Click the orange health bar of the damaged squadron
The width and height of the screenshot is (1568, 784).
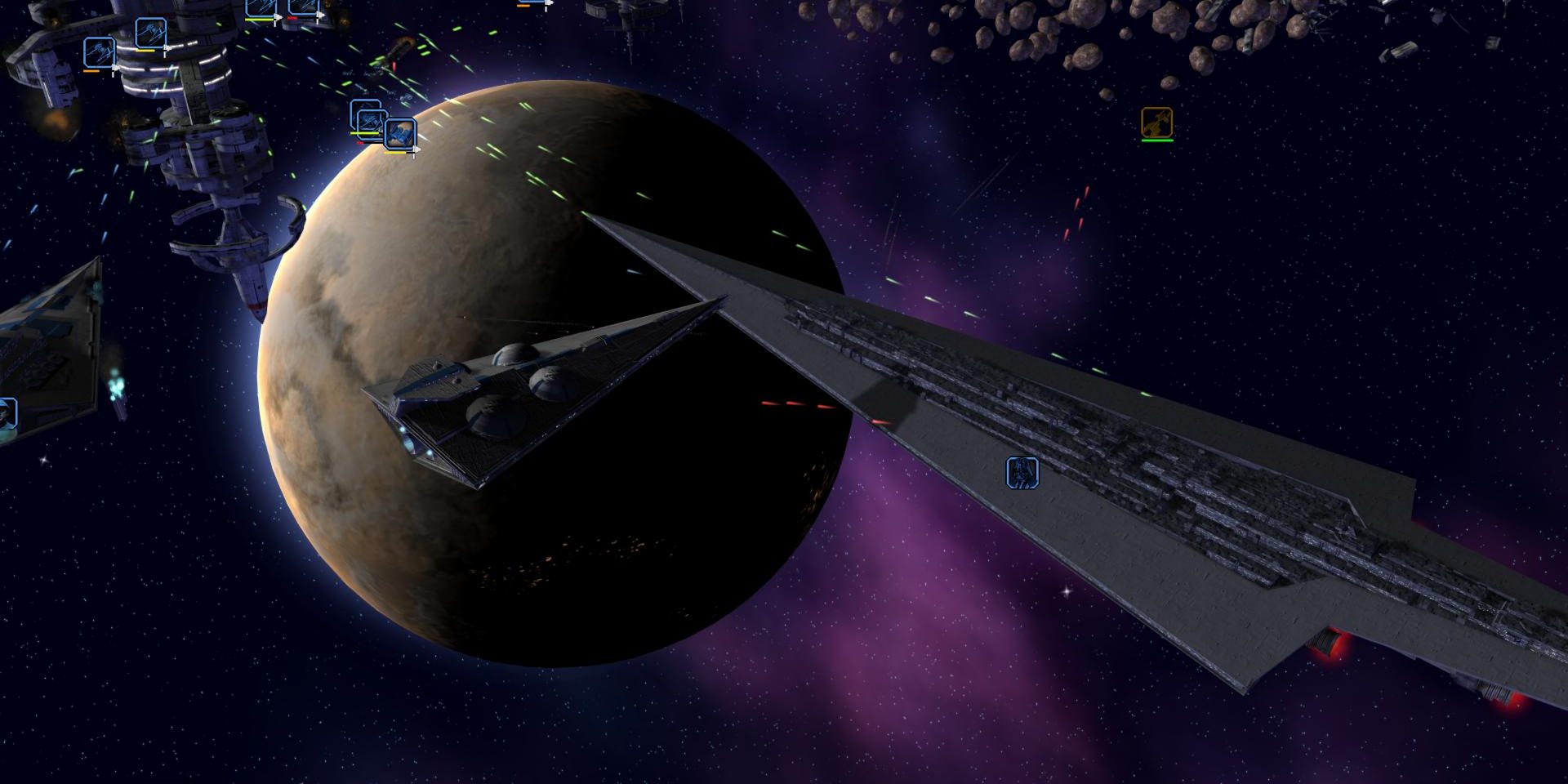pyautogui.click(x=91, y=70)
